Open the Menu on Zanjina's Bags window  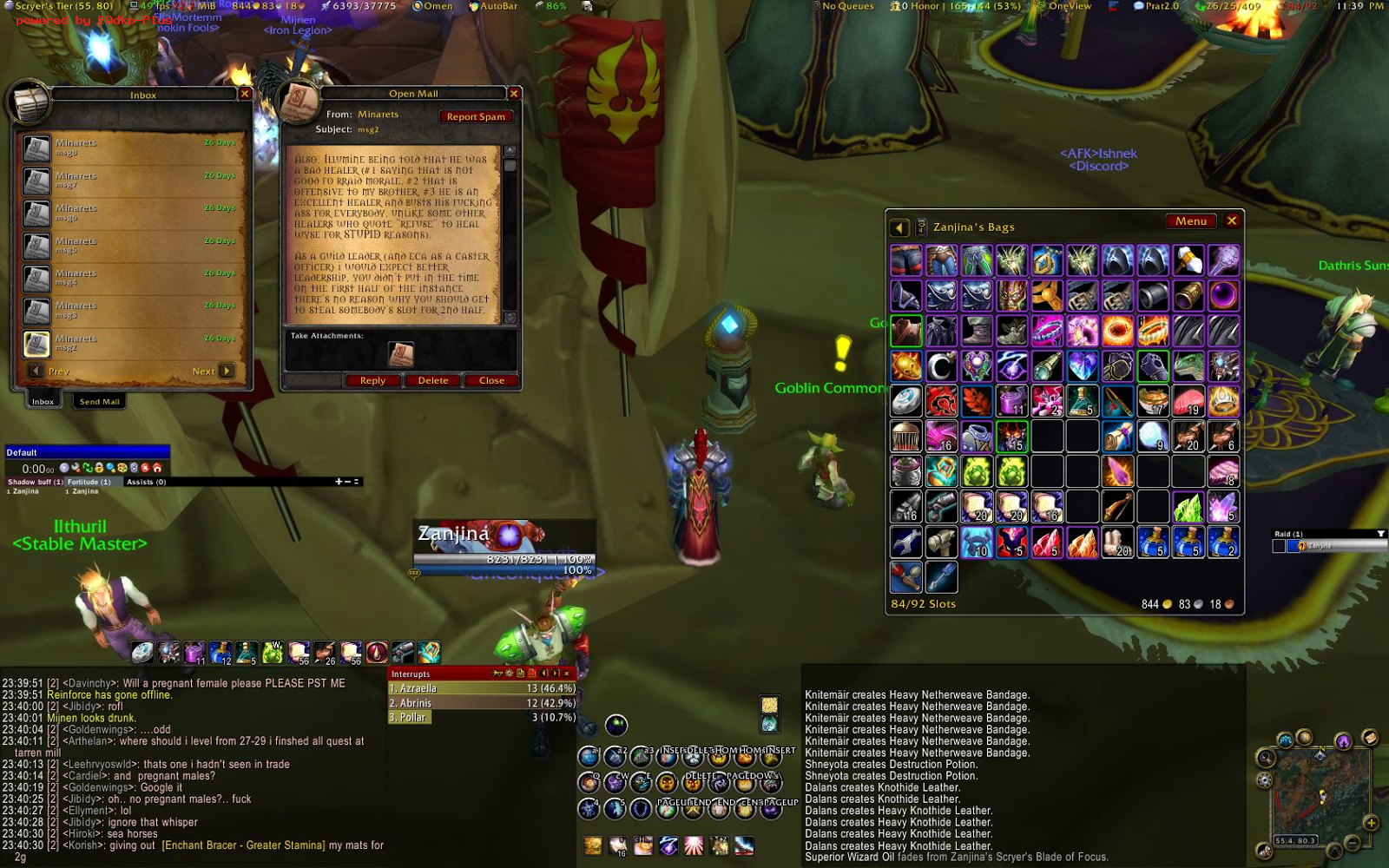pos(1190,221)
